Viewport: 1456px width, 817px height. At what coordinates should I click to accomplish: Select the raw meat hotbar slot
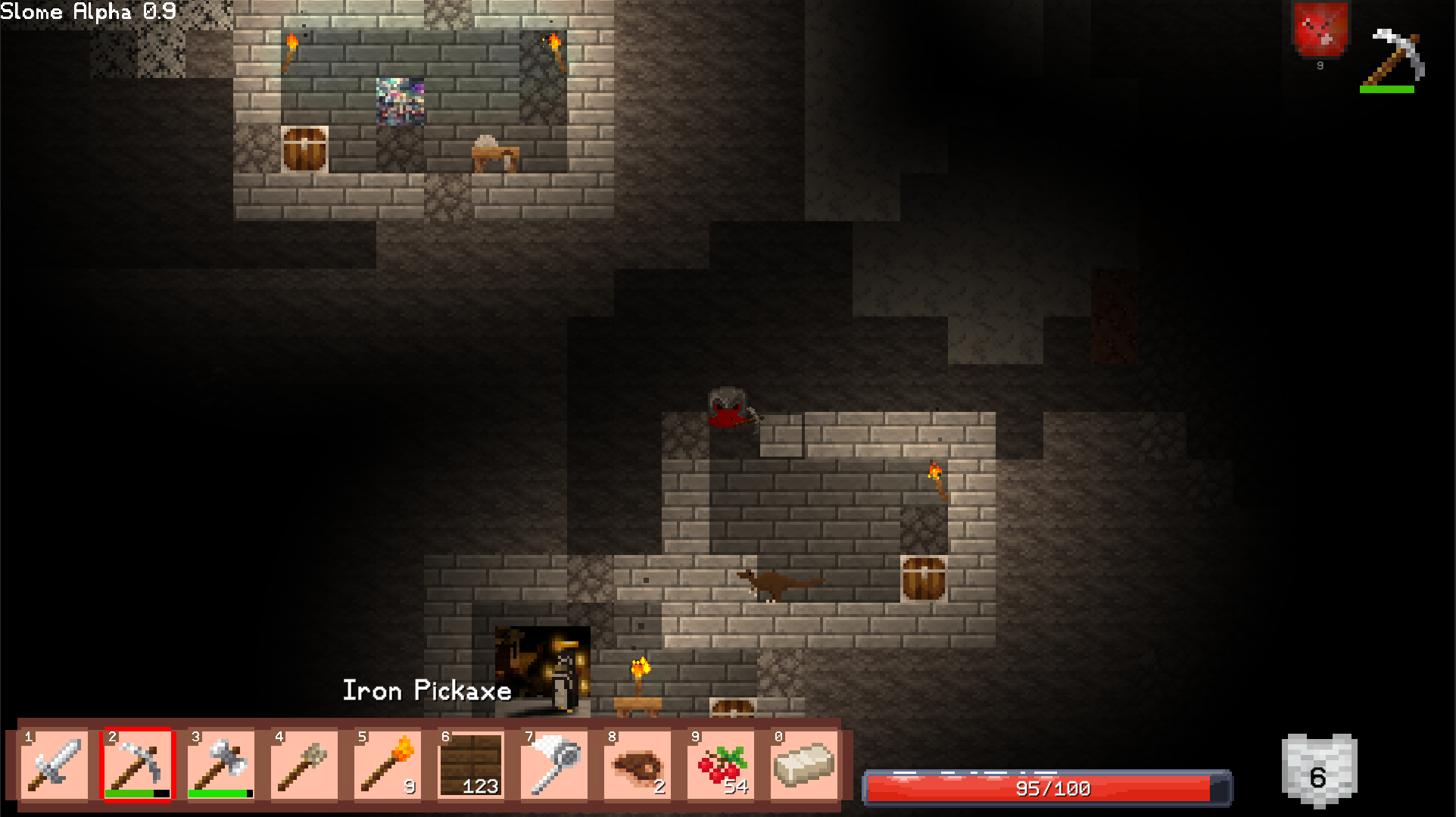tap(637, 763)
